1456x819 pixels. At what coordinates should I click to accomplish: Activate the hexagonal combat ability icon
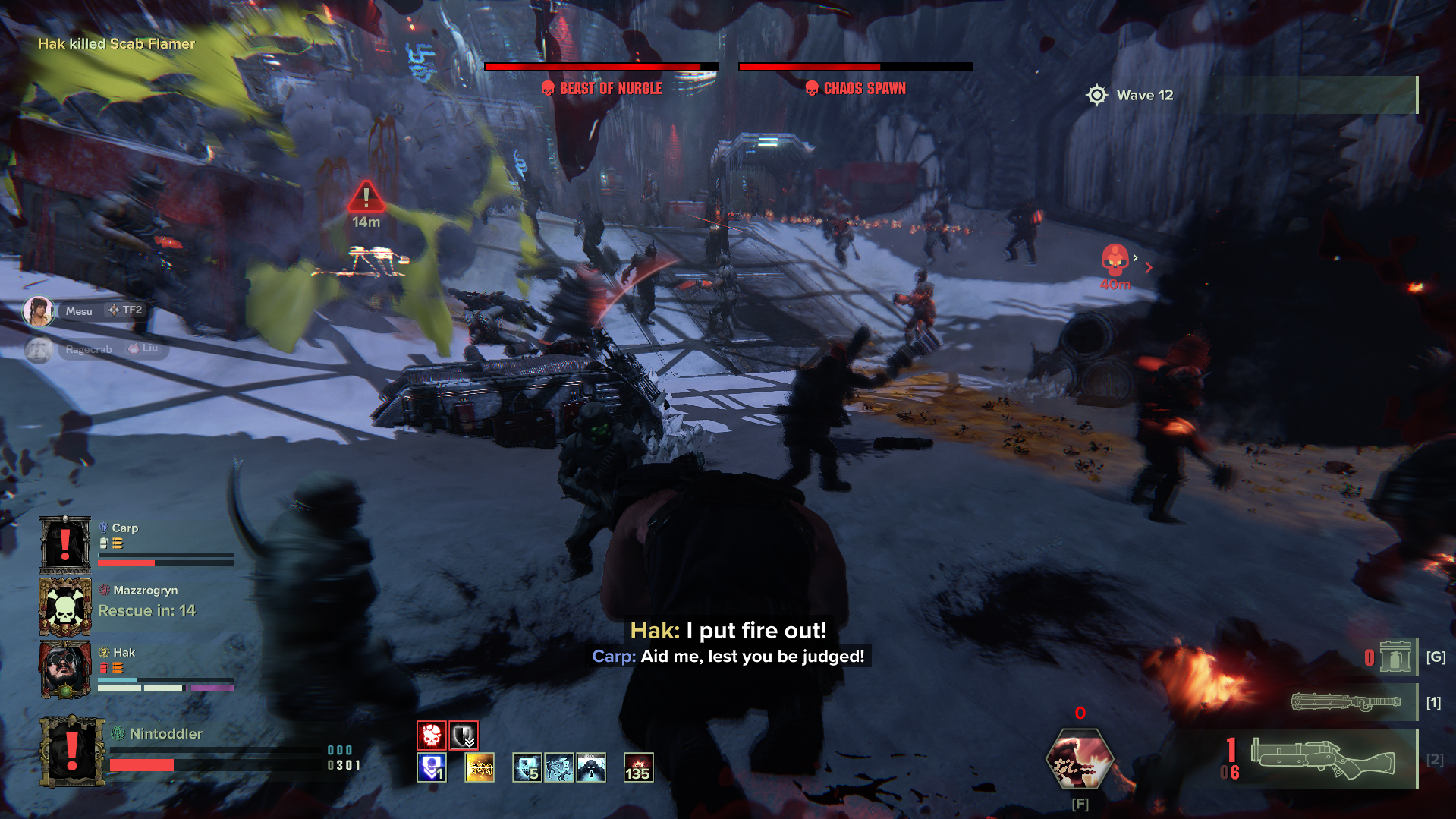[1079, 760]
